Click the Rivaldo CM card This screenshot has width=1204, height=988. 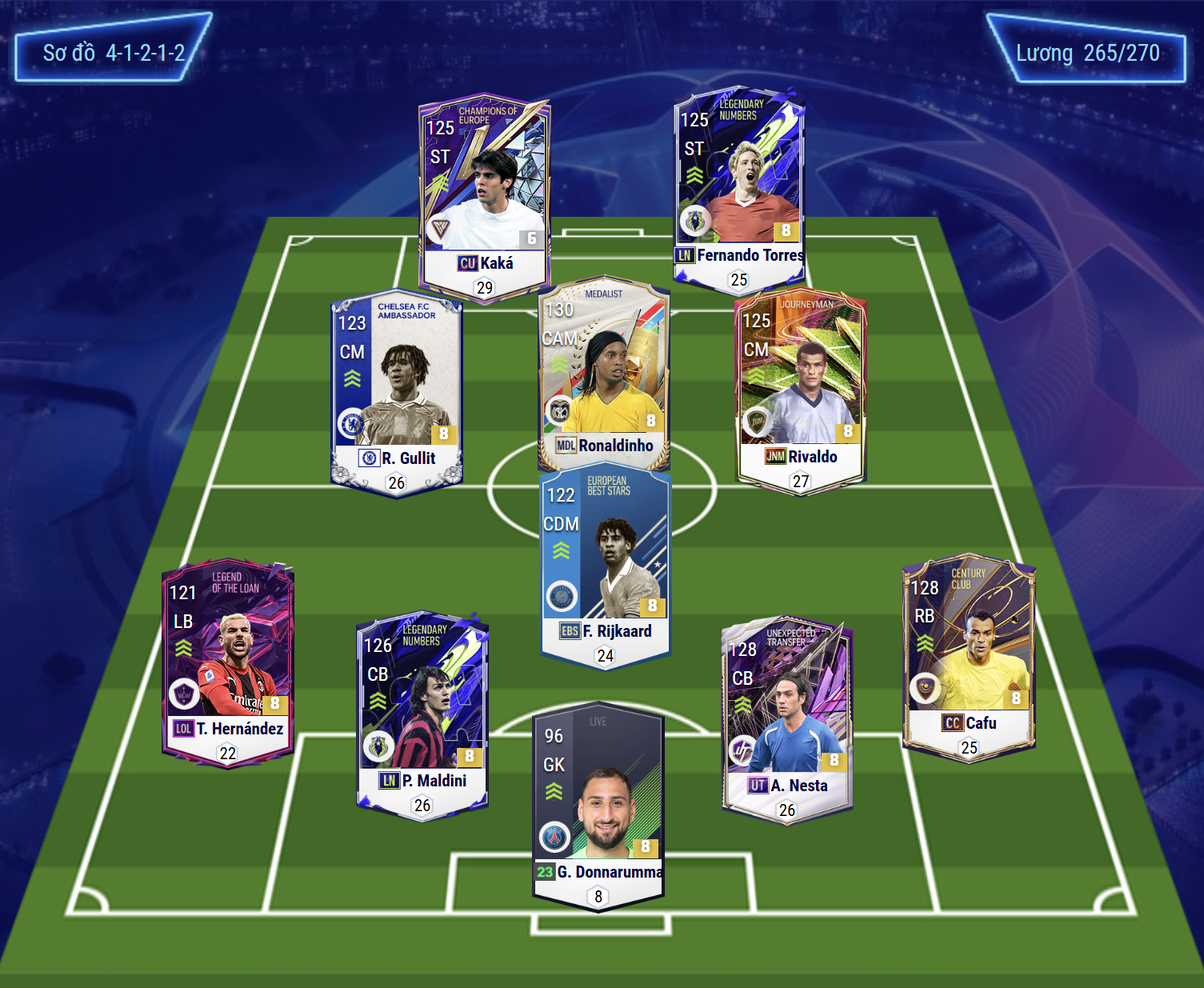800,390
